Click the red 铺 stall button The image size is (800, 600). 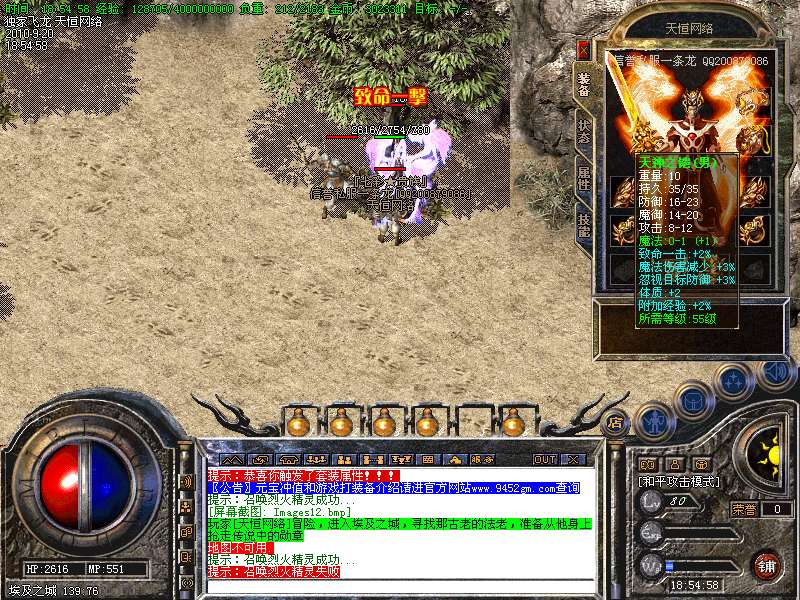click(767, 564)
